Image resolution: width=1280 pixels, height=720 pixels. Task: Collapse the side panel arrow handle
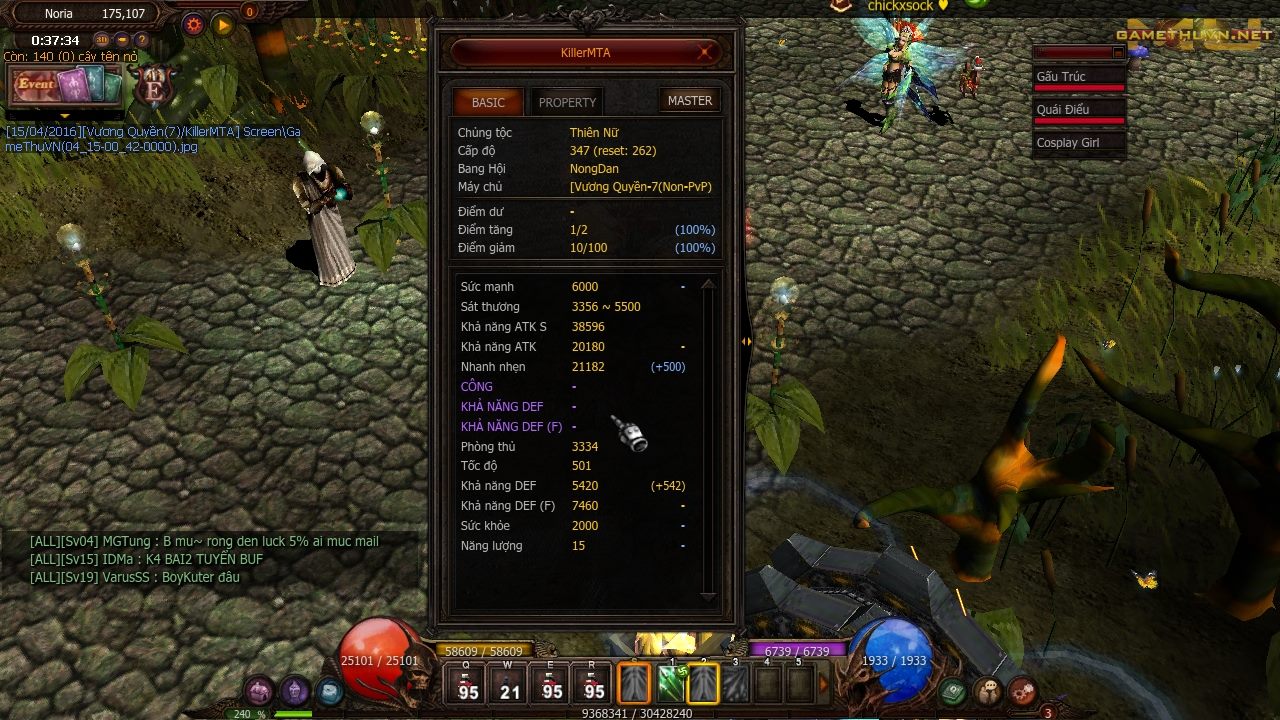[x=746, y=341]
